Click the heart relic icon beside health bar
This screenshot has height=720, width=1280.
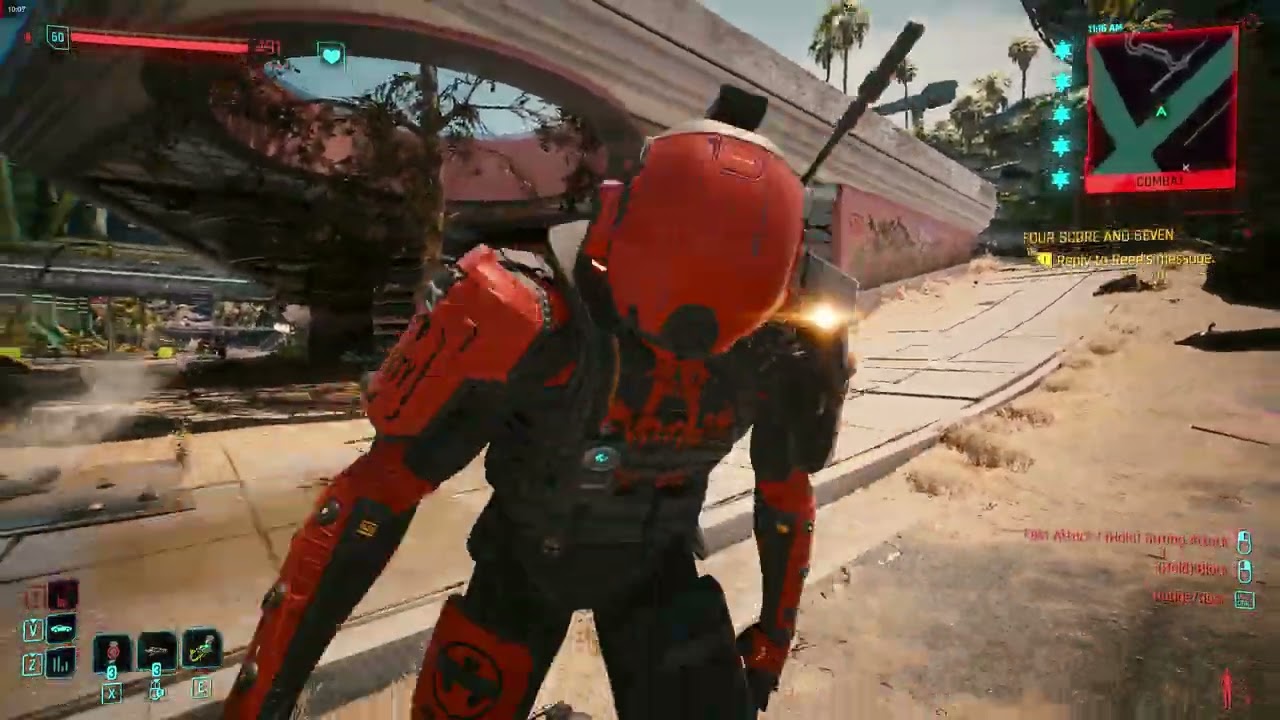(x=330, y=57)
